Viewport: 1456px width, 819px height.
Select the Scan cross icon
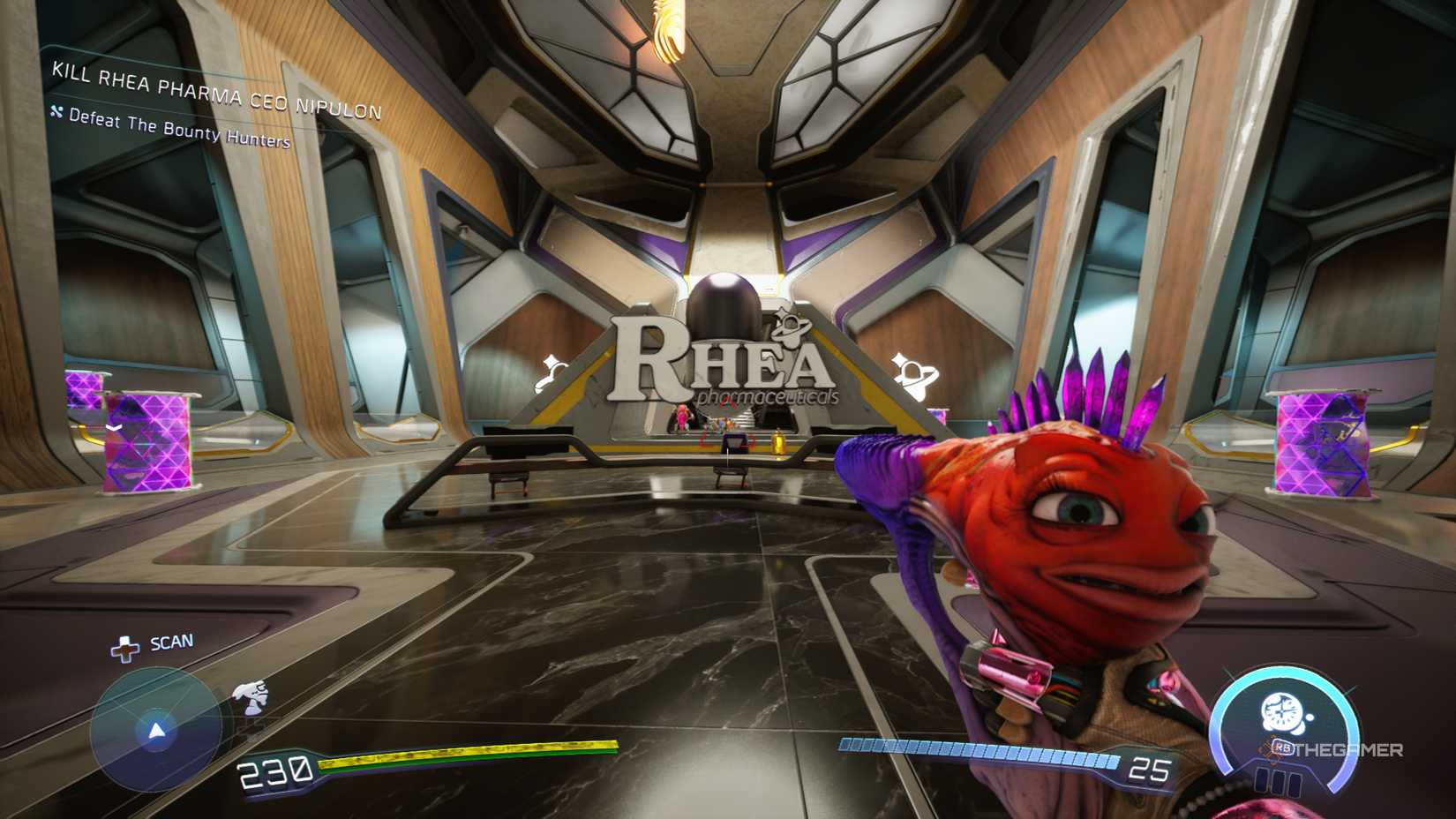(x=125, y=647)
